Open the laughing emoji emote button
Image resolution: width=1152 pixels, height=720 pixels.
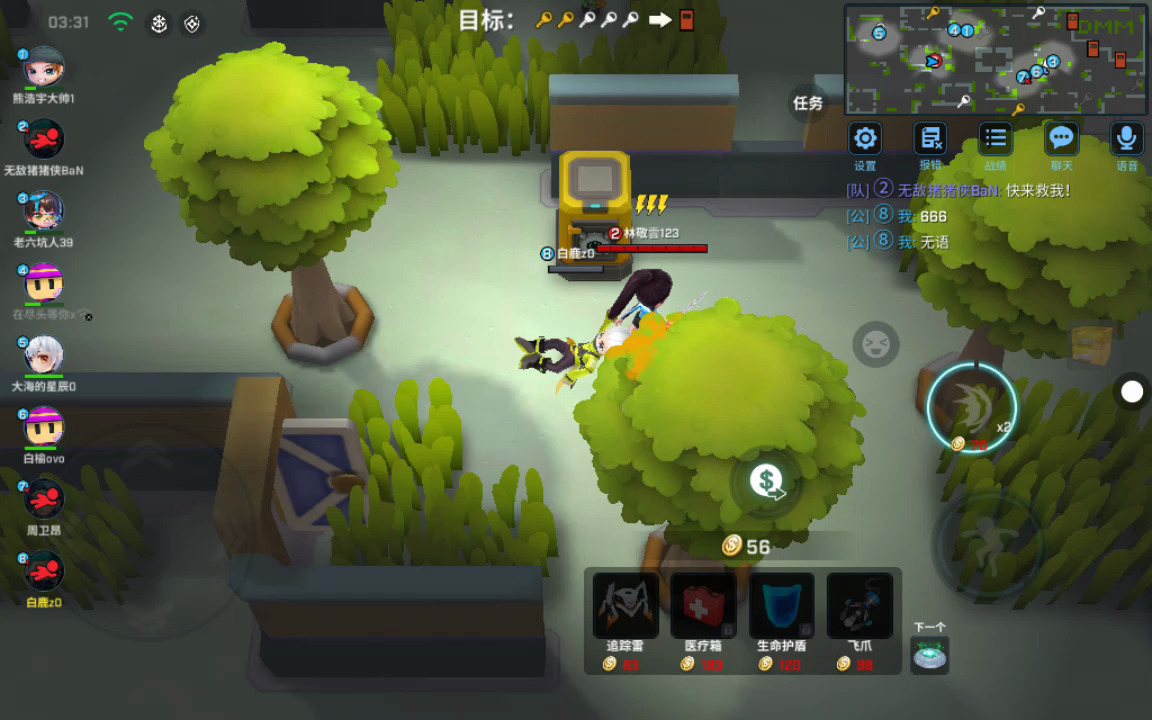point(876,344)
